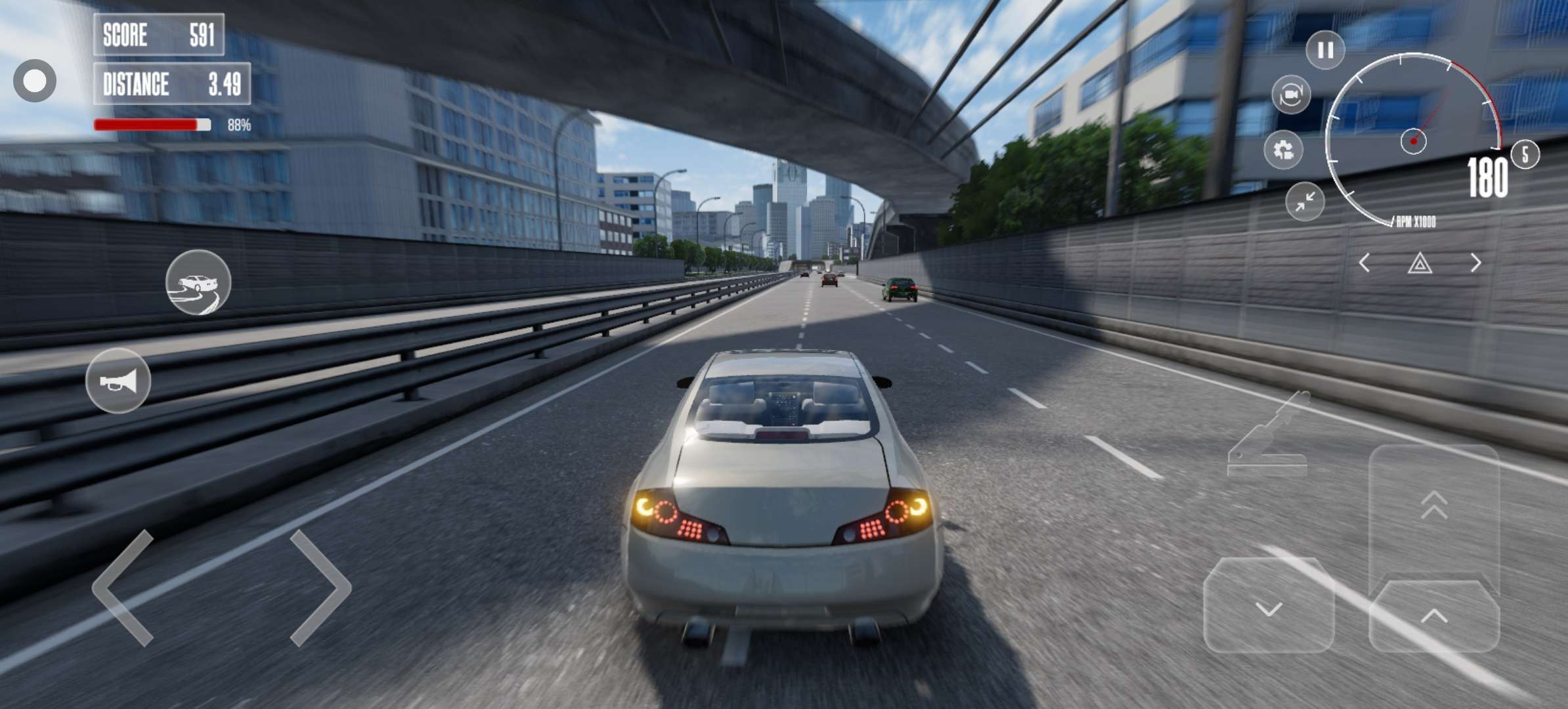This screenshot has height=709, width=1568.
Task: Click the round record button
Action: pyautogui.click(x=35, y=81)
